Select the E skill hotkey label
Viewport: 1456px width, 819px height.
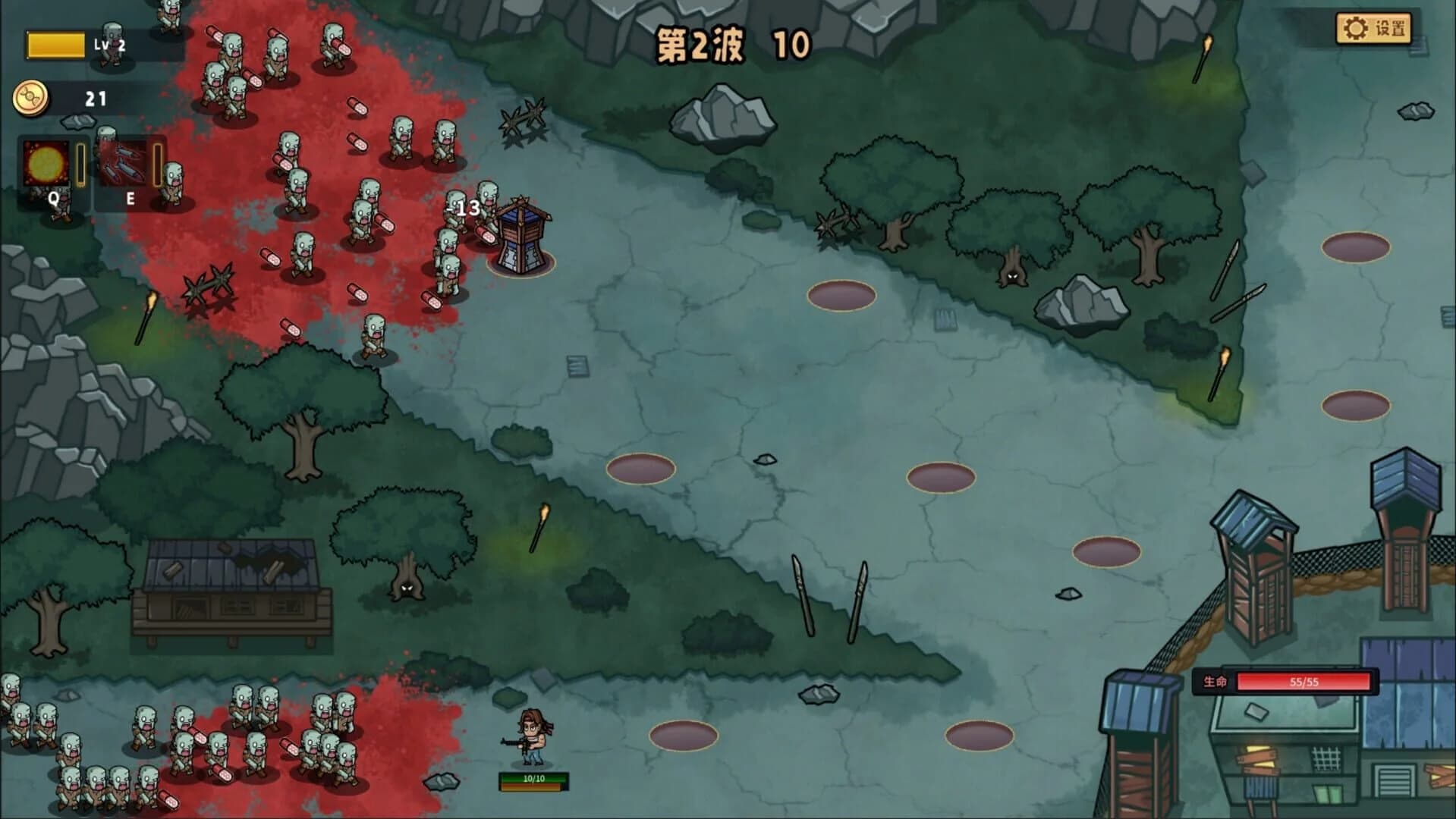tap(130, 201)
